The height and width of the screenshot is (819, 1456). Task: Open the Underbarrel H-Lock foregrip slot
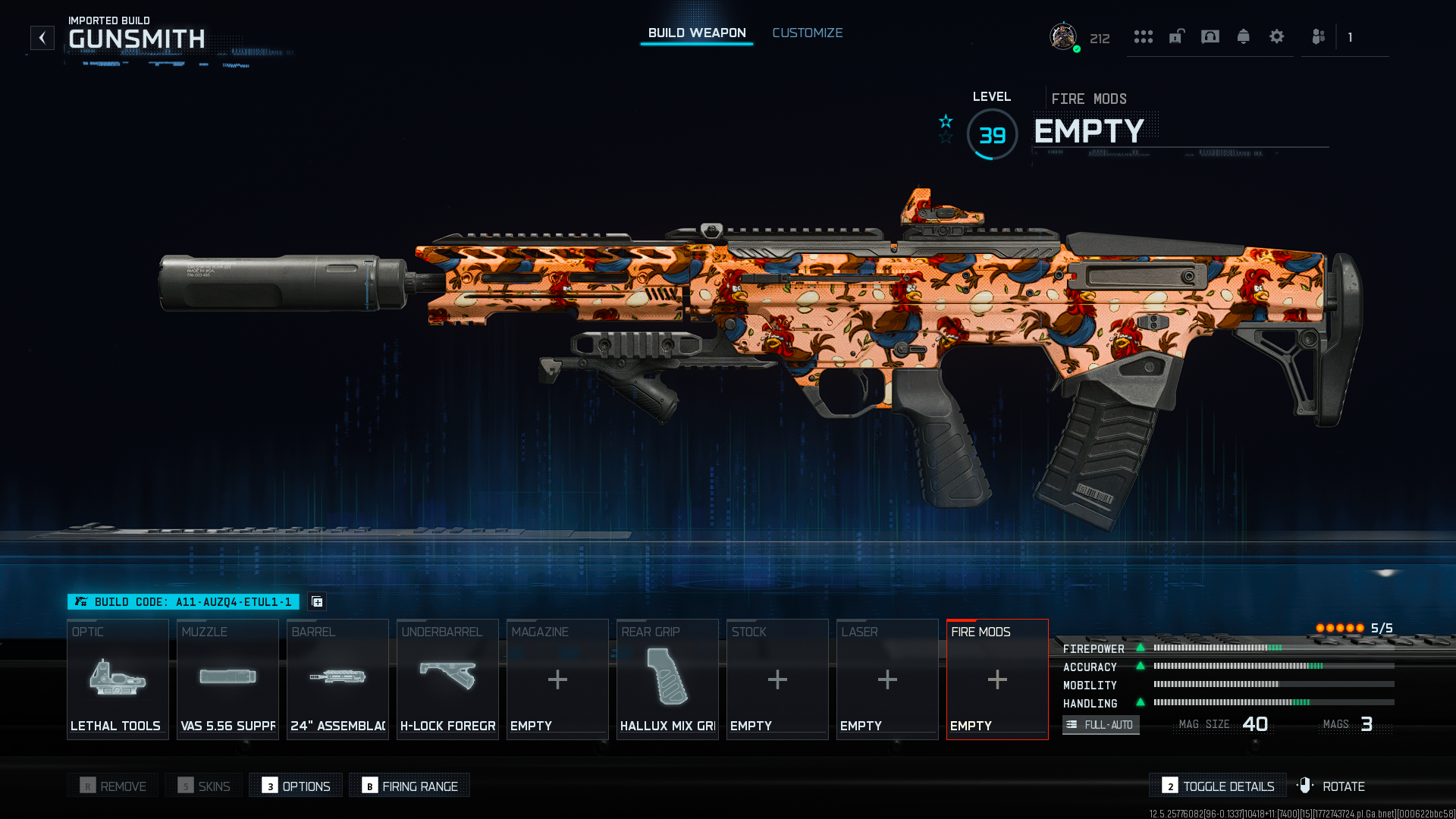pyautogui.click(x=447, y=679)
